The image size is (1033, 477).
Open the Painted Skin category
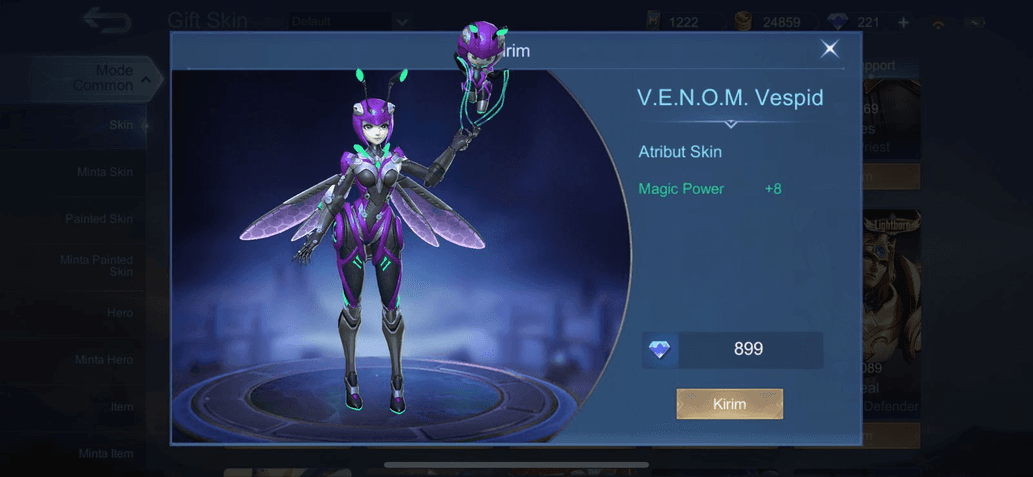point(99,219)
